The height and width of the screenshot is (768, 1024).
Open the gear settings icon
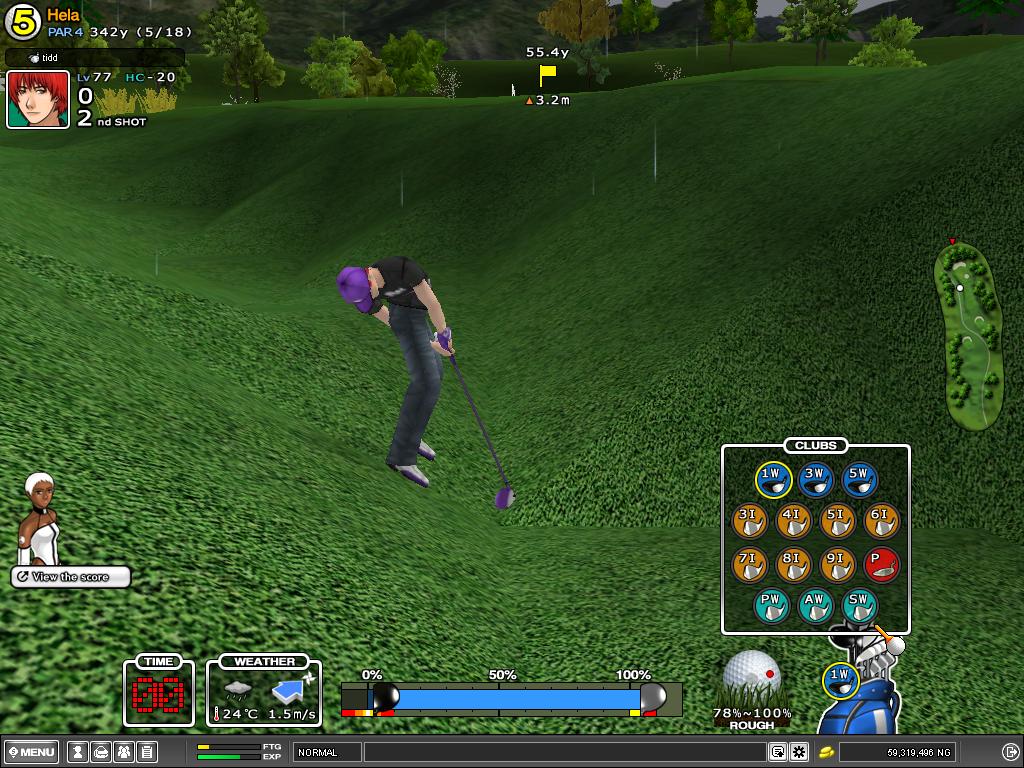pos(798,752)
